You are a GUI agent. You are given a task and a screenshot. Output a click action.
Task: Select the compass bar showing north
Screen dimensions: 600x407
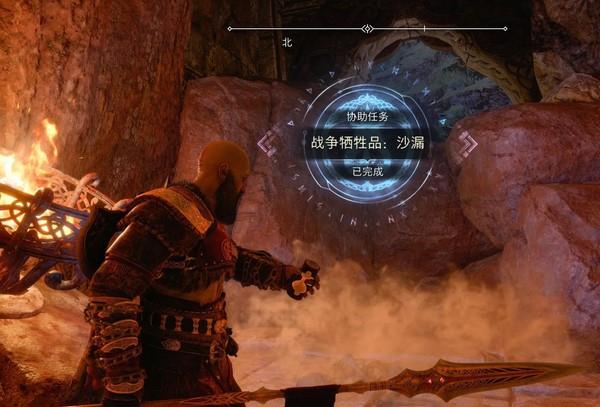click(367, 29)
